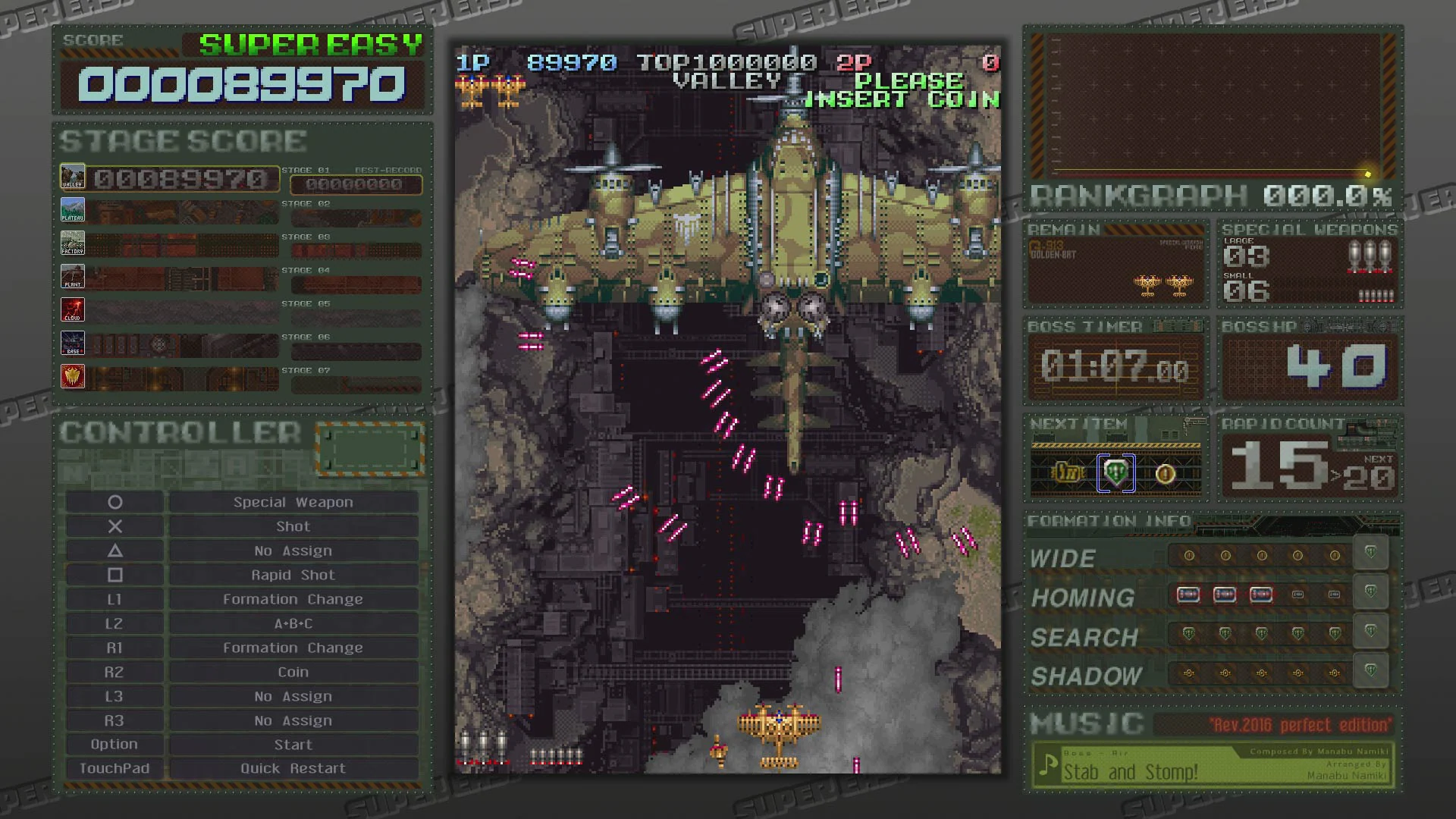The height and width of the screenshot is (819, 1456).
Task: Click the golden eagle emblem for Stage 07
Action: 73,376
